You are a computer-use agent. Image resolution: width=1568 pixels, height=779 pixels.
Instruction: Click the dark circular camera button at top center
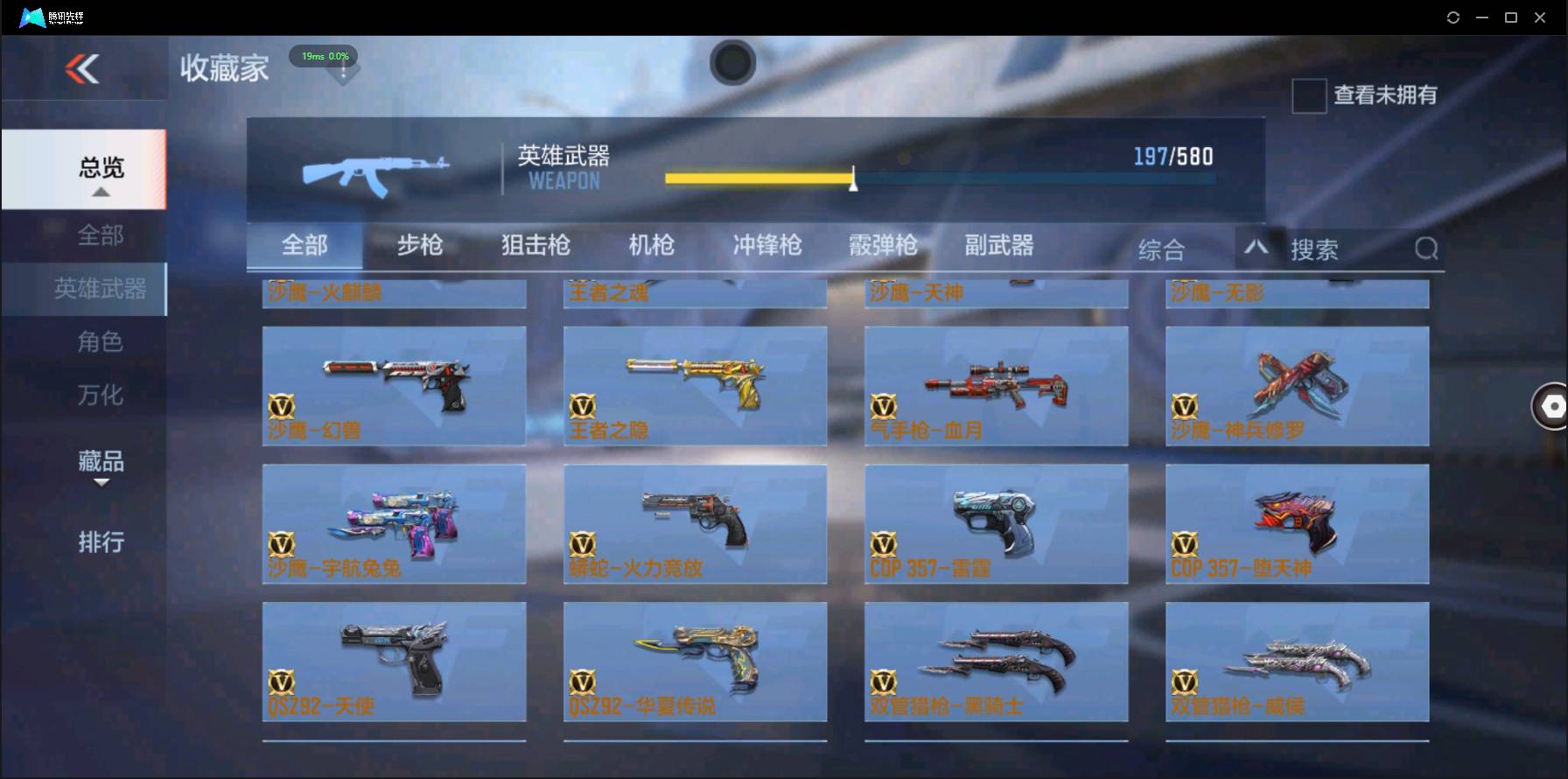click(733, 63)
